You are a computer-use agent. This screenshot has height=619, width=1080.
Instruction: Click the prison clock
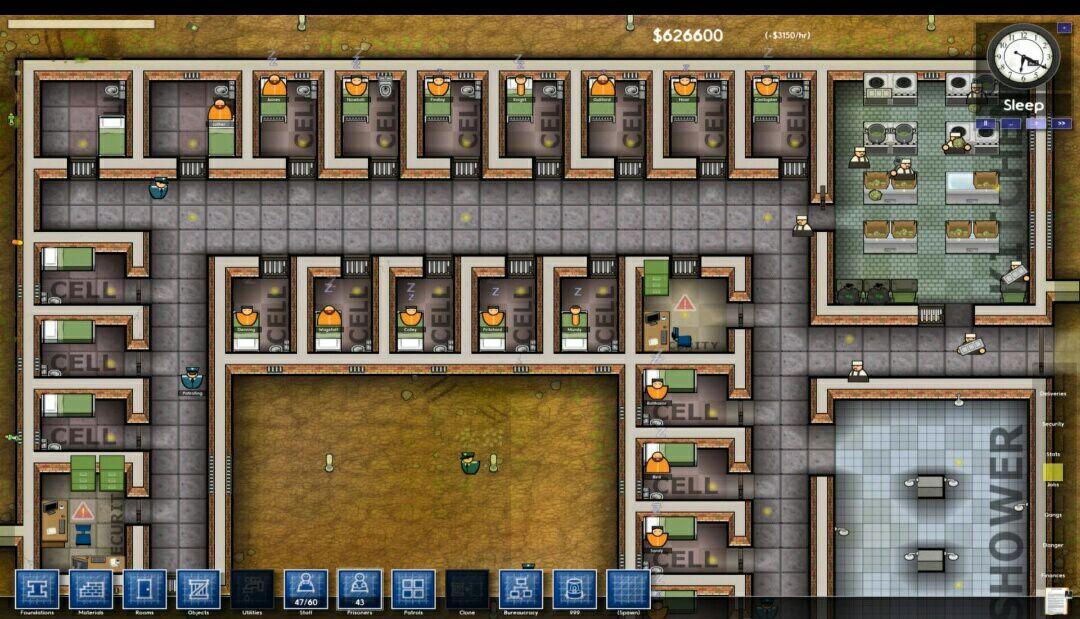pos(1023,57)
